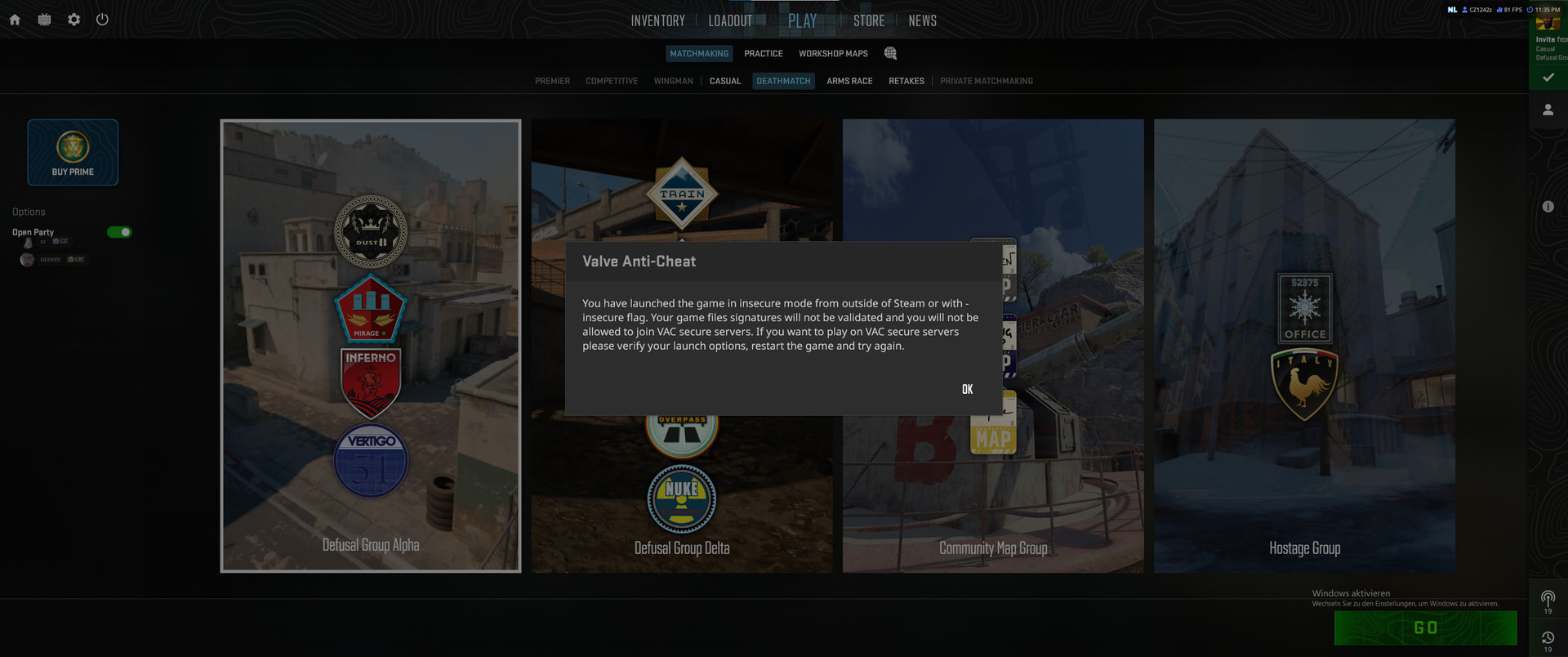Choose the Arms Race mode
The image size is (1568, 657).
click(849, 81)
